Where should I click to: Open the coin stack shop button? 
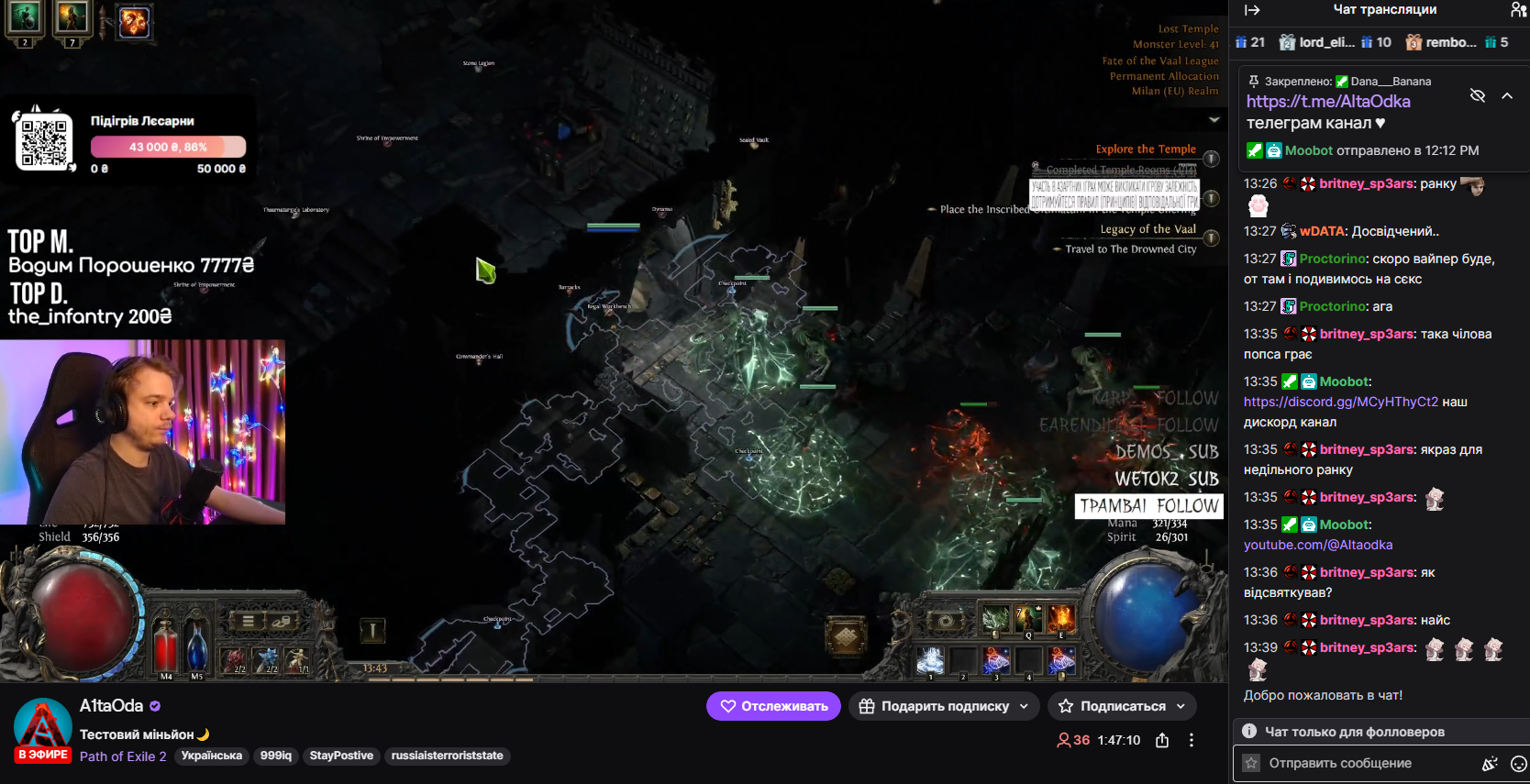[283, 622]
